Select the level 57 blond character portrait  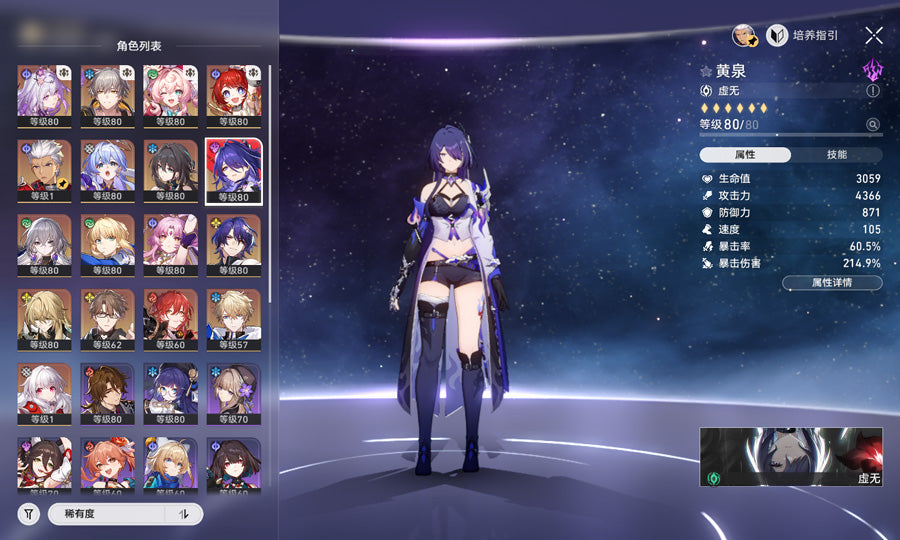coord(234,318)
